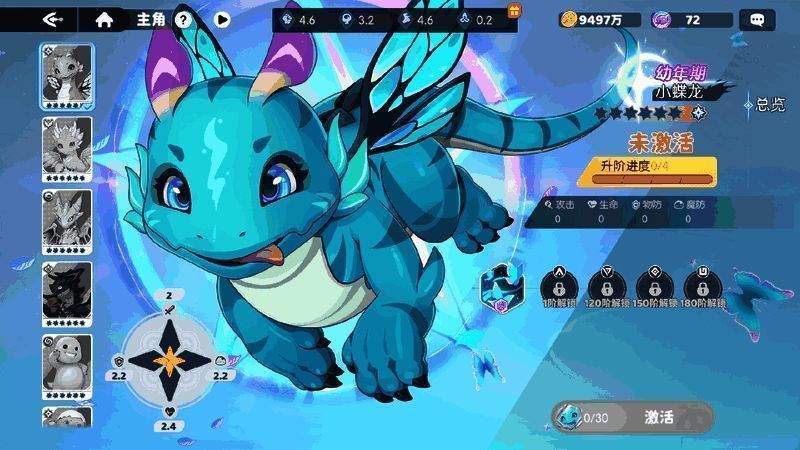800x450 pixels.
Task: Select the locked 1阶解锁 skill slot
Action: tap(559, 285)
